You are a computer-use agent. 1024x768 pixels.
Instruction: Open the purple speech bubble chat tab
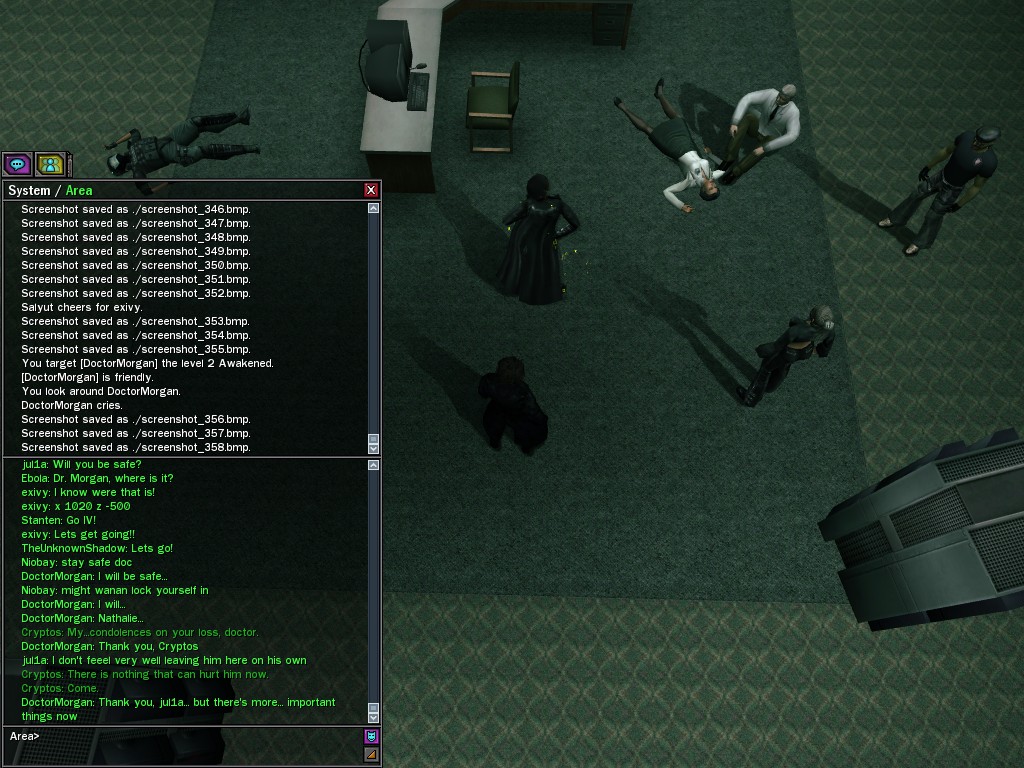[x=17, y=164]
